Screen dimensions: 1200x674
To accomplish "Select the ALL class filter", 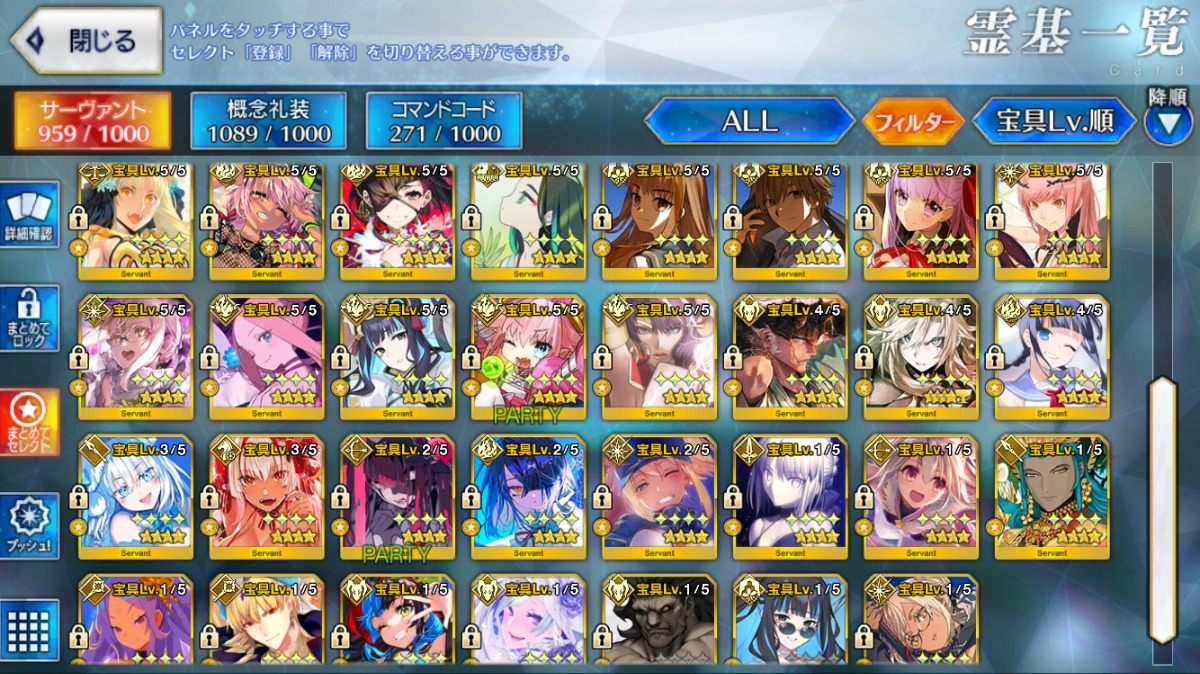I will pos(750,121).
